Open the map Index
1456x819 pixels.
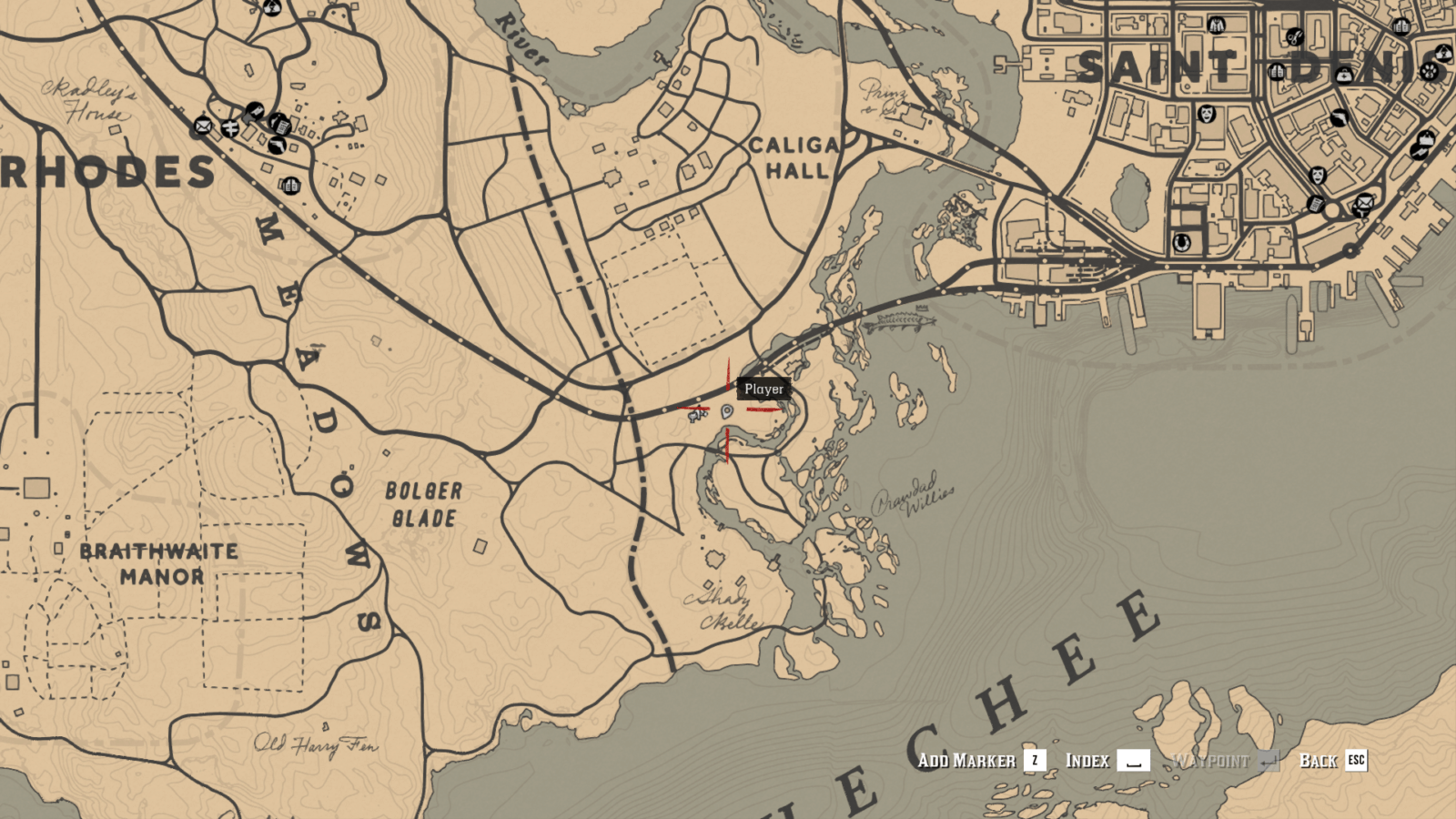tap(1086, 762)
